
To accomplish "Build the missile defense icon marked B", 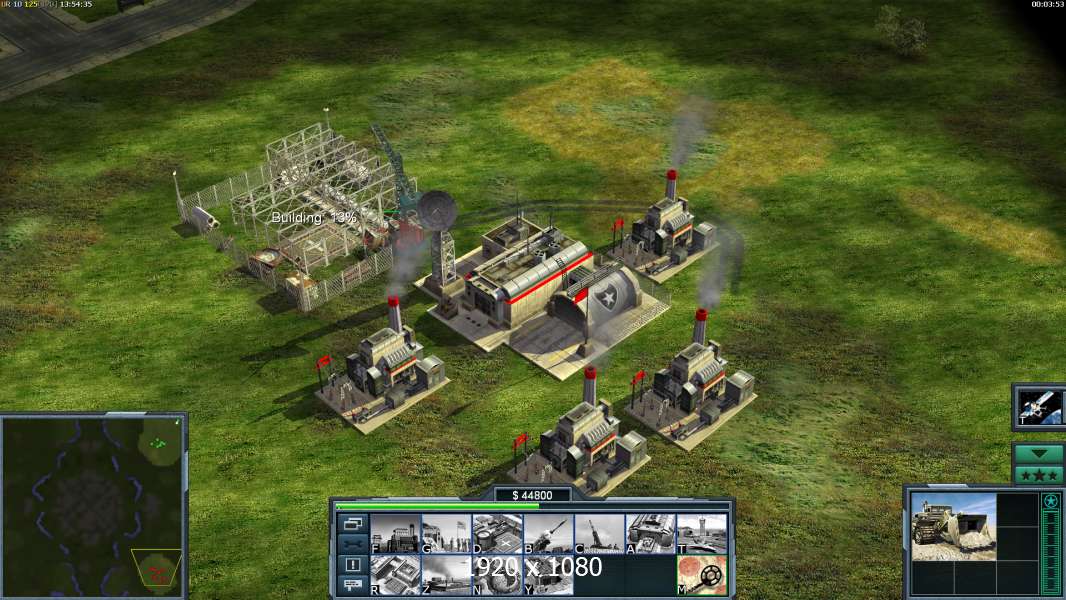I will (x=548, y=534).
